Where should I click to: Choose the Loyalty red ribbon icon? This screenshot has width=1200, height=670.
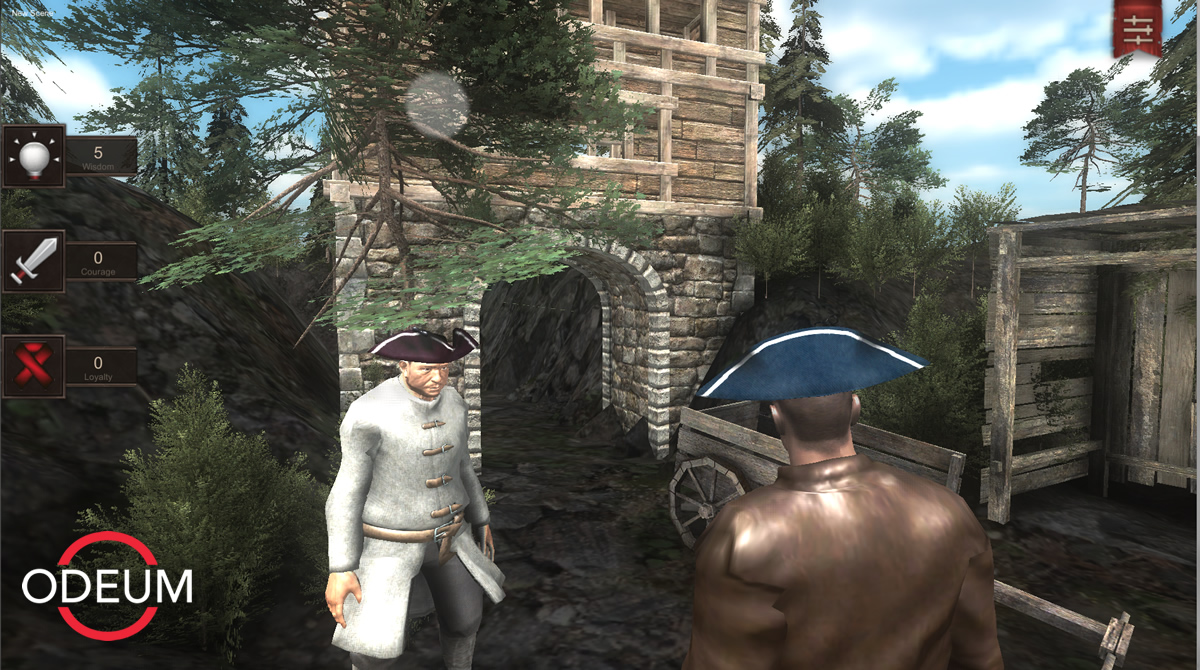[33, 367]
